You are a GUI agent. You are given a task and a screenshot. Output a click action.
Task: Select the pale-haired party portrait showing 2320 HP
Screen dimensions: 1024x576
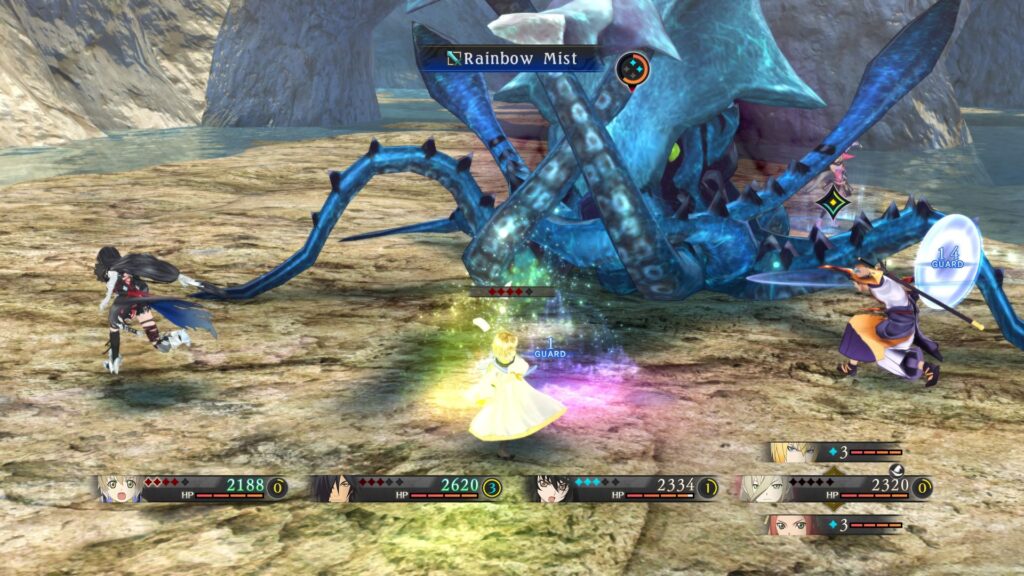(757, 488)
